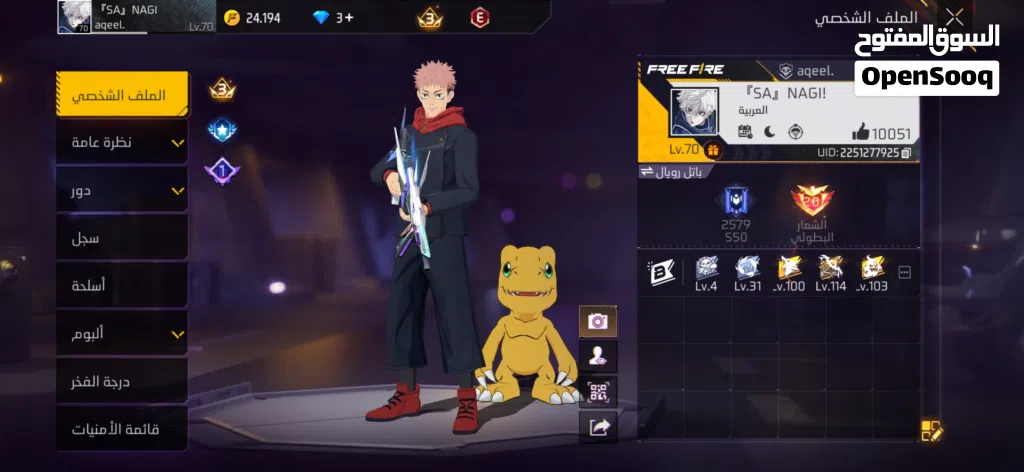Open the player view icon with eye
Viewport: 1024px width, 472px height.
(x=598, y=356)
